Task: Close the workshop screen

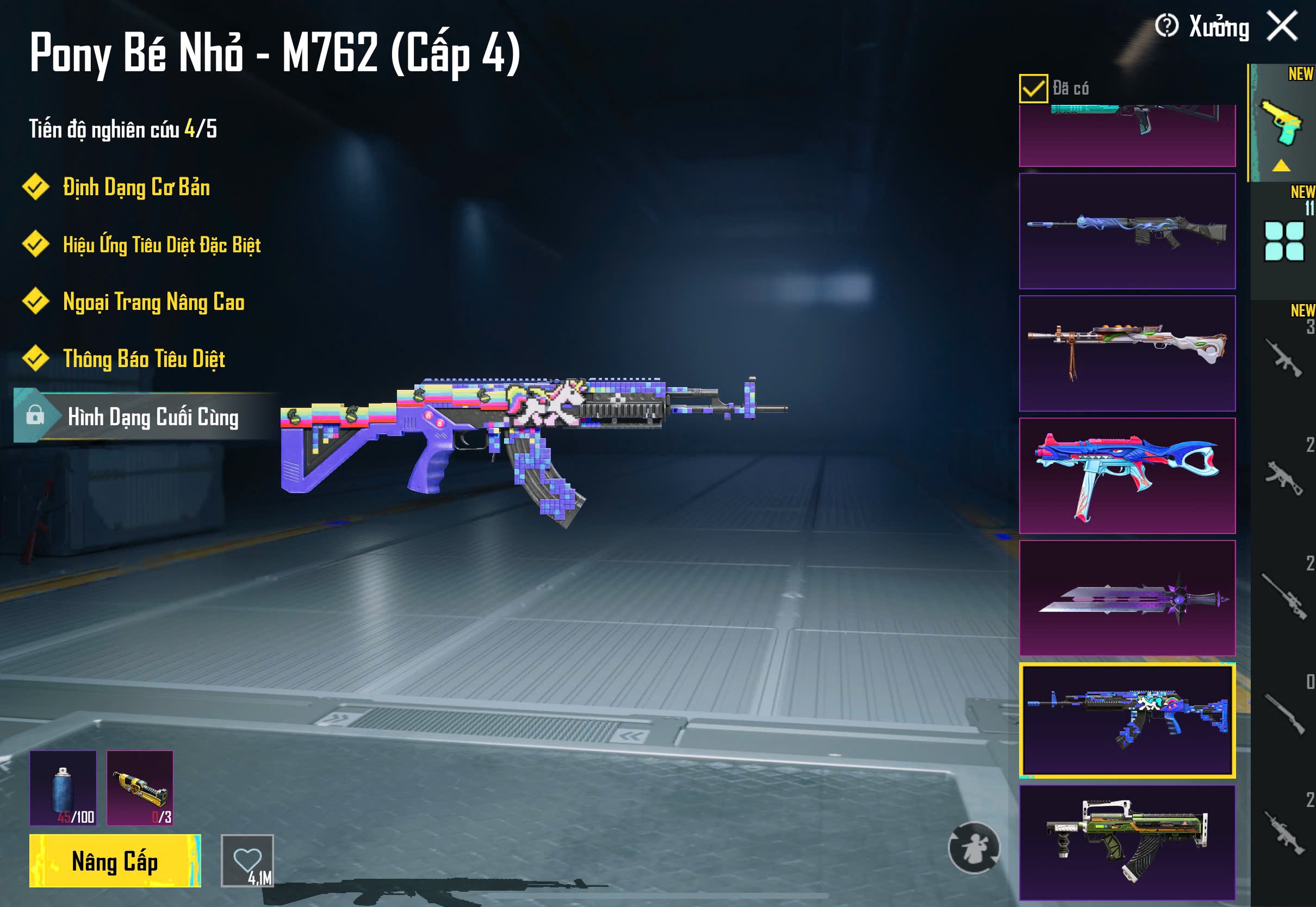Action: (x=1282, y=26)
